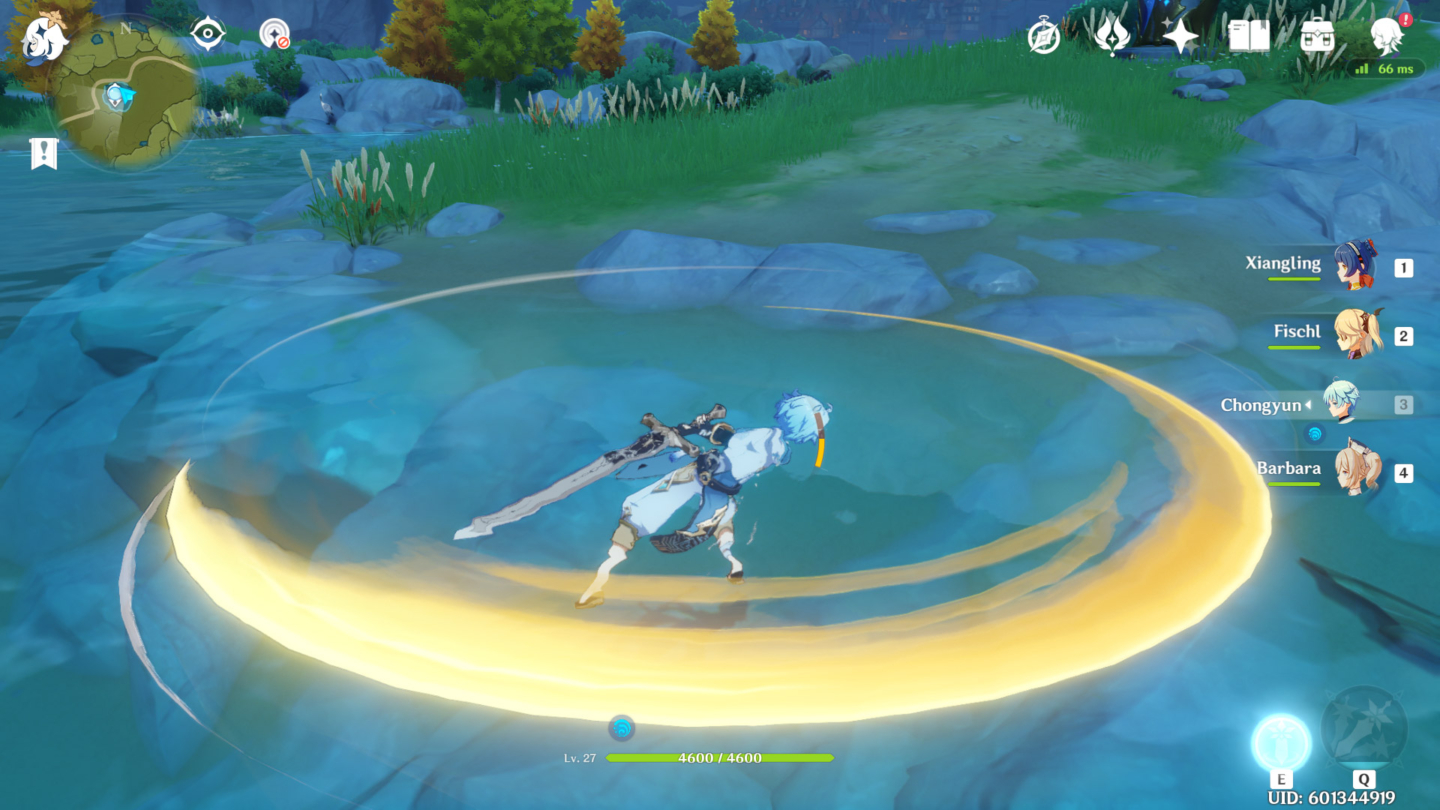Screen dimensions: 1440x810
Task: Click the elemental sight target icon
Action: point(207,34)
